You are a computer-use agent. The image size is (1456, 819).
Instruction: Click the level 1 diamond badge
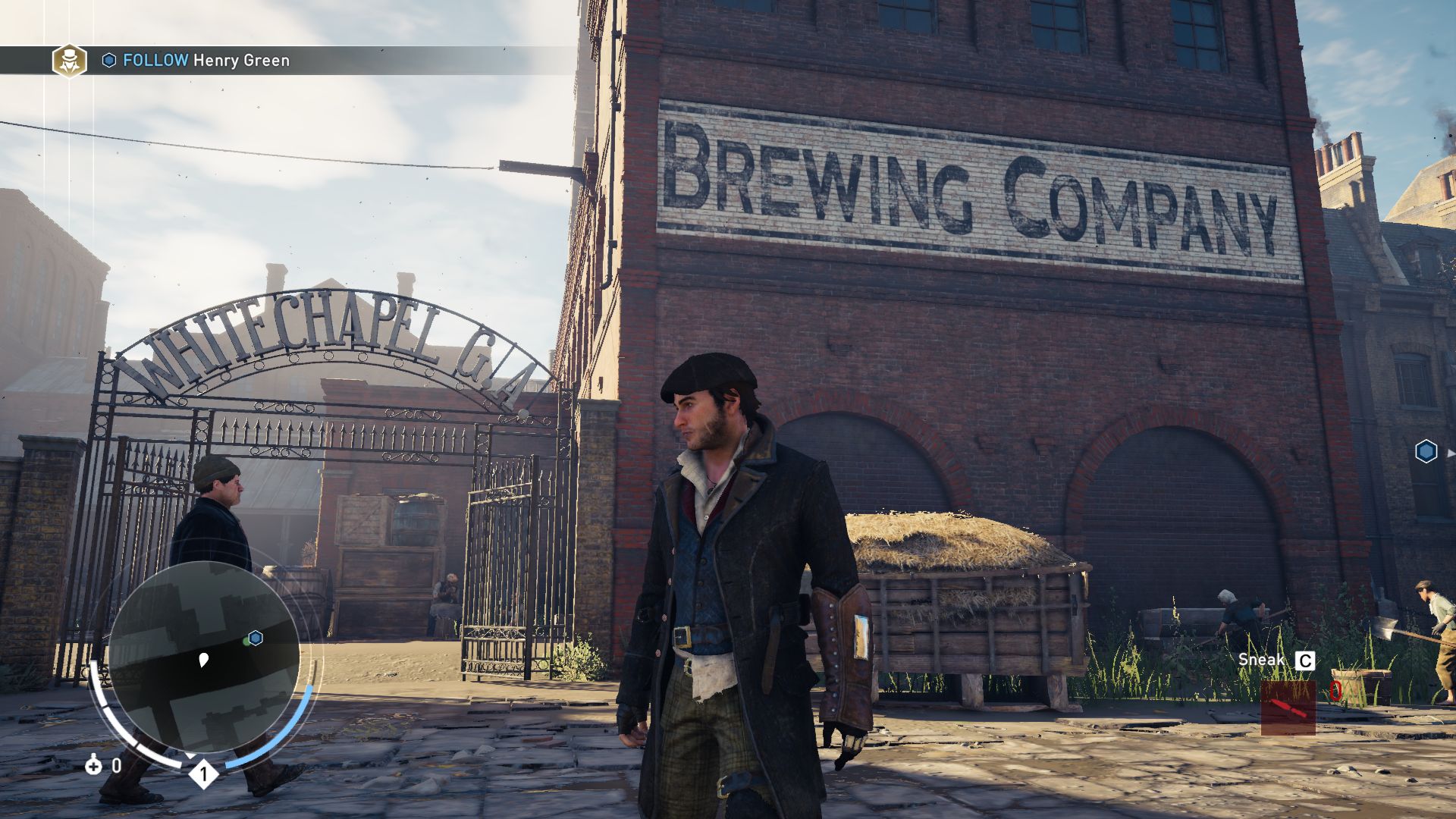click(x=203, y=774)
